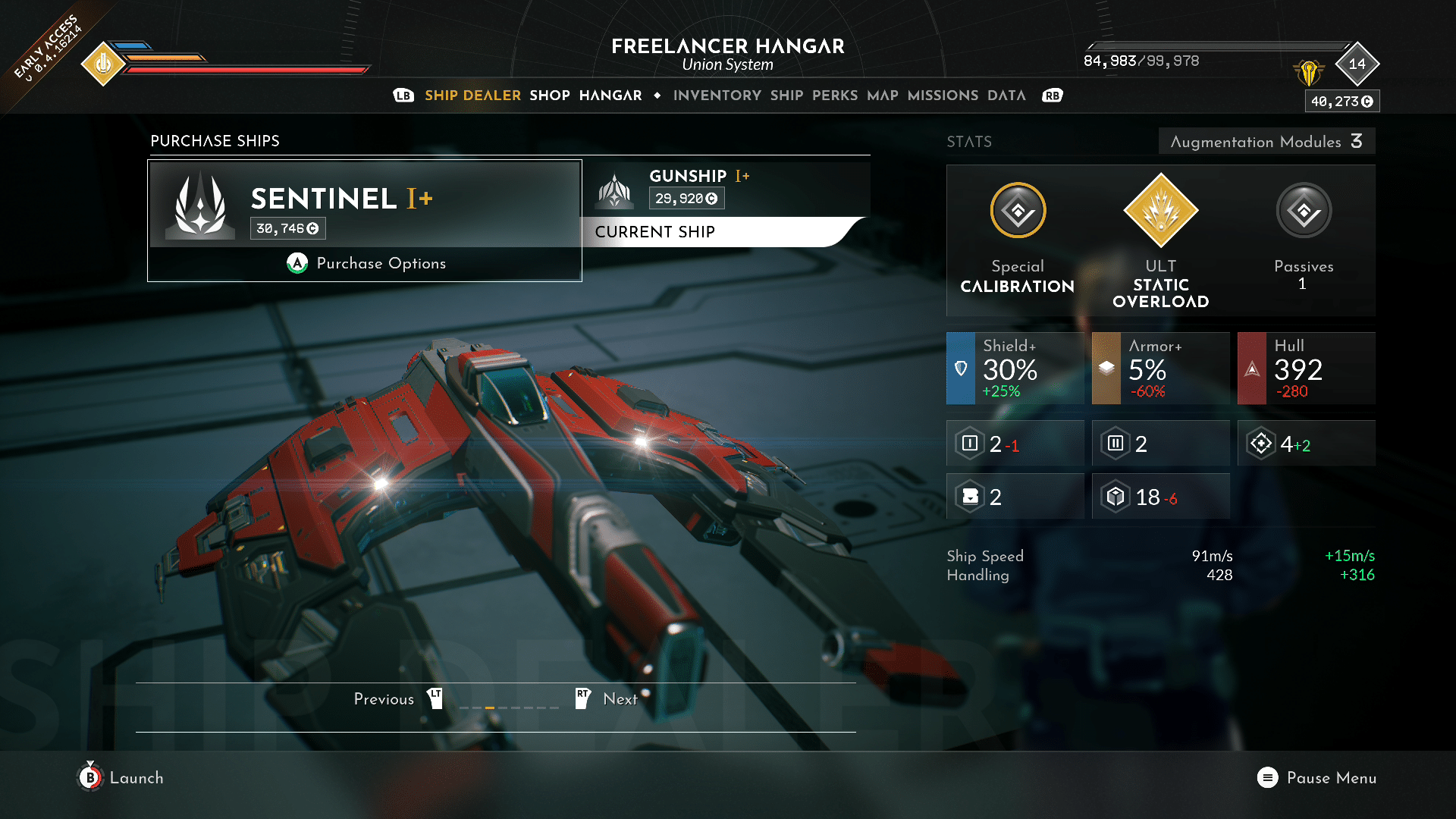Click the level 14 diamond badge
Image resolution: width=1456 pixels, height=819 pixels.
click(x=1357, y=64)
